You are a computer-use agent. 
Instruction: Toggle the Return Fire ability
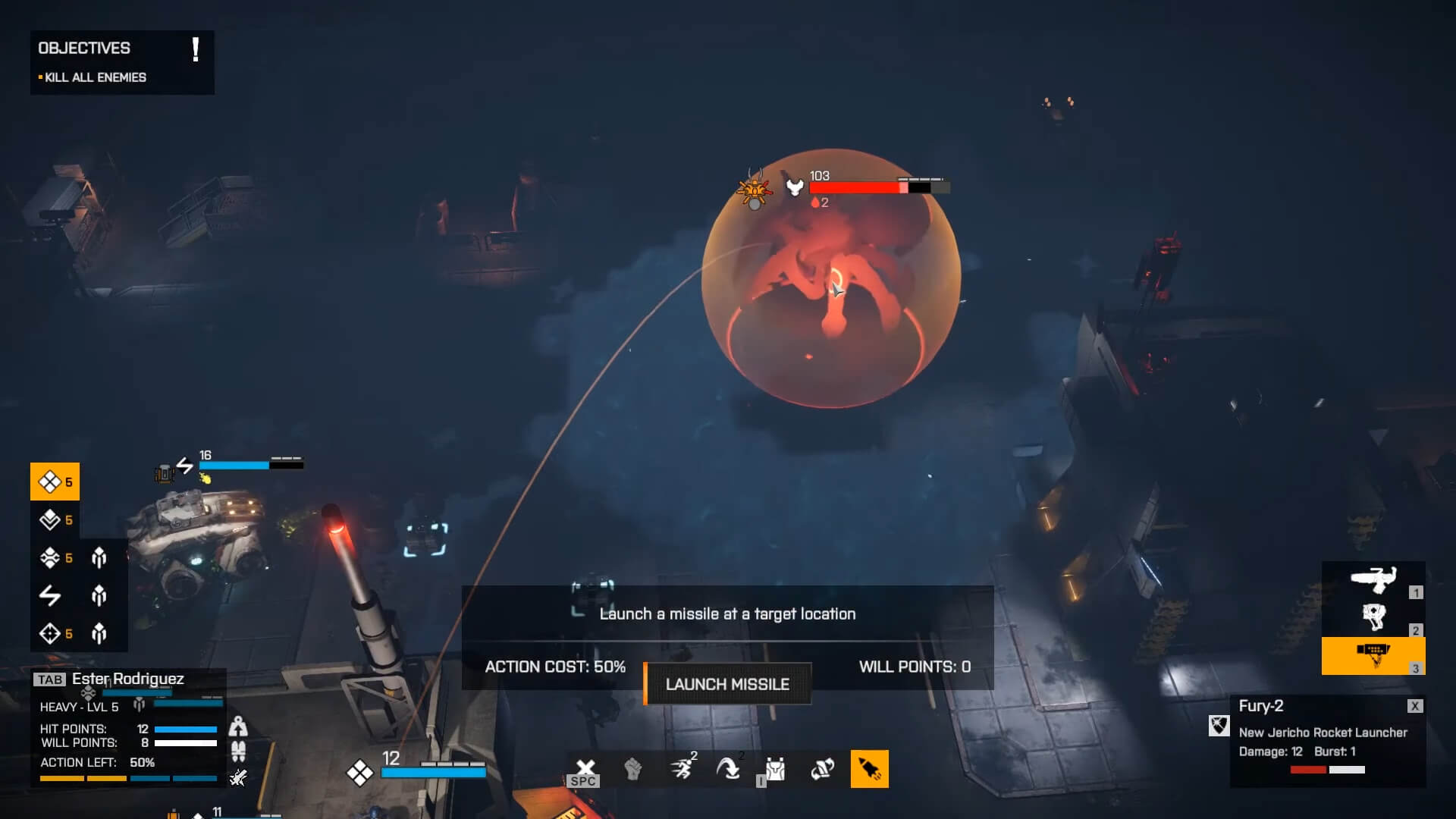click(x=730, y=768)
